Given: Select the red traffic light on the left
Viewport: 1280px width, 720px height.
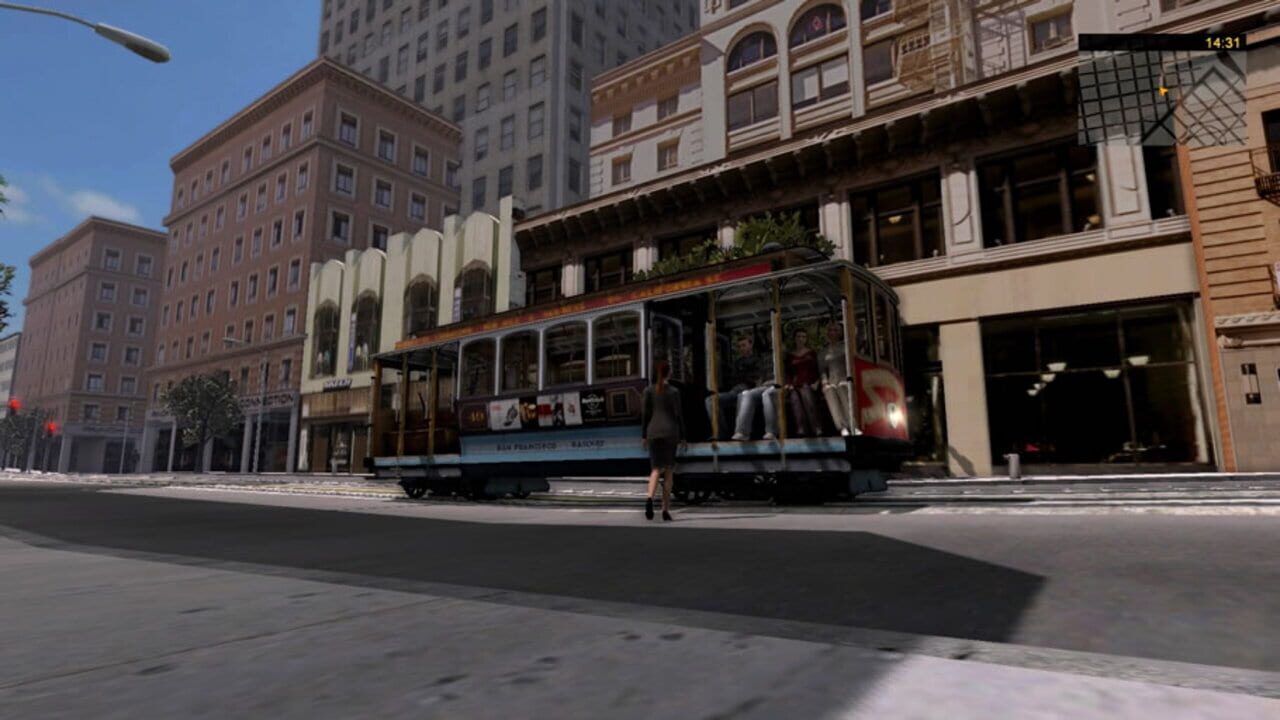Looking at the screenshot, I should click(15, 403).
